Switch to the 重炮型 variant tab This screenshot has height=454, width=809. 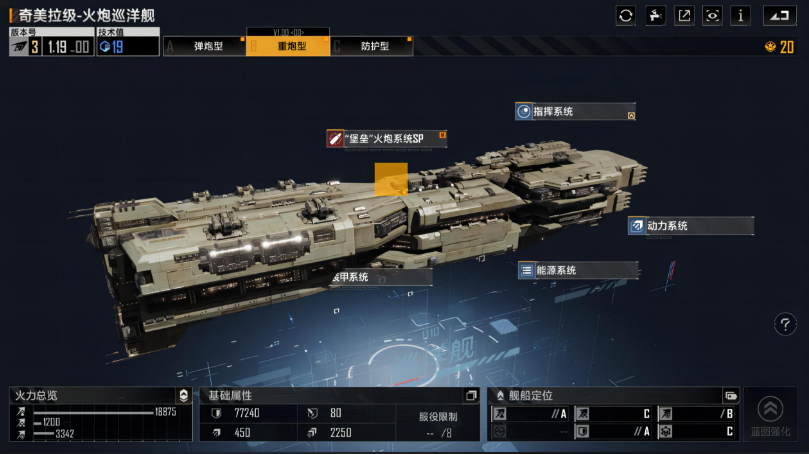coord(291,46)
